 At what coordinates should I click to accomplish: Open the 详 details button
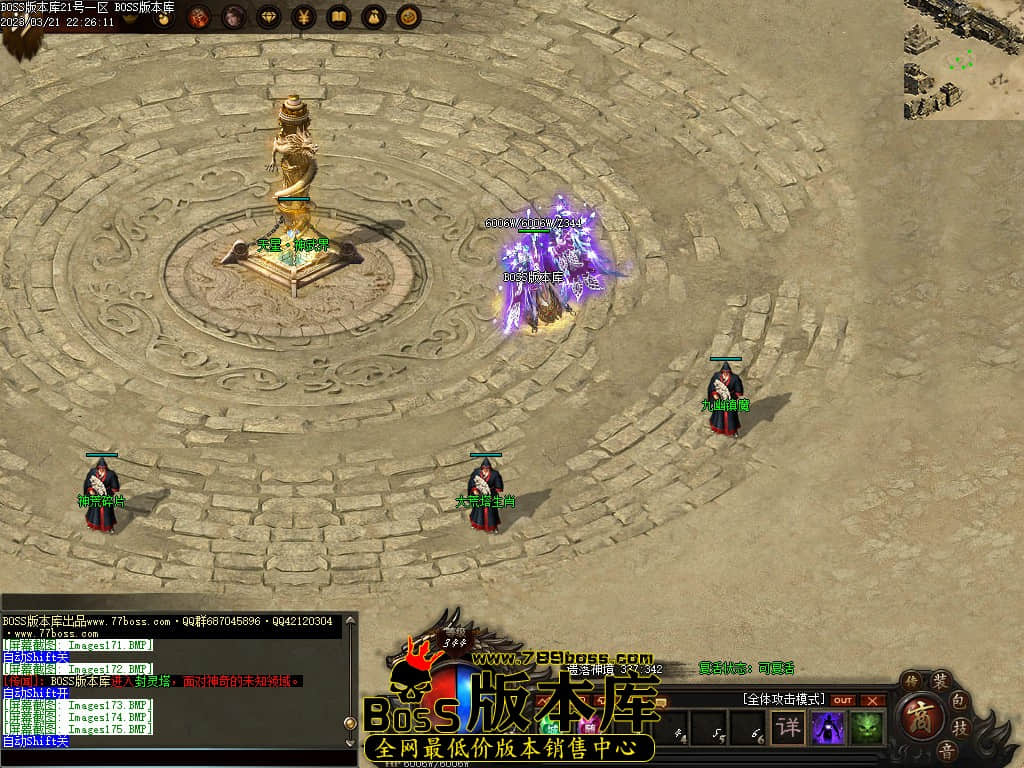(x=789, y=727)
